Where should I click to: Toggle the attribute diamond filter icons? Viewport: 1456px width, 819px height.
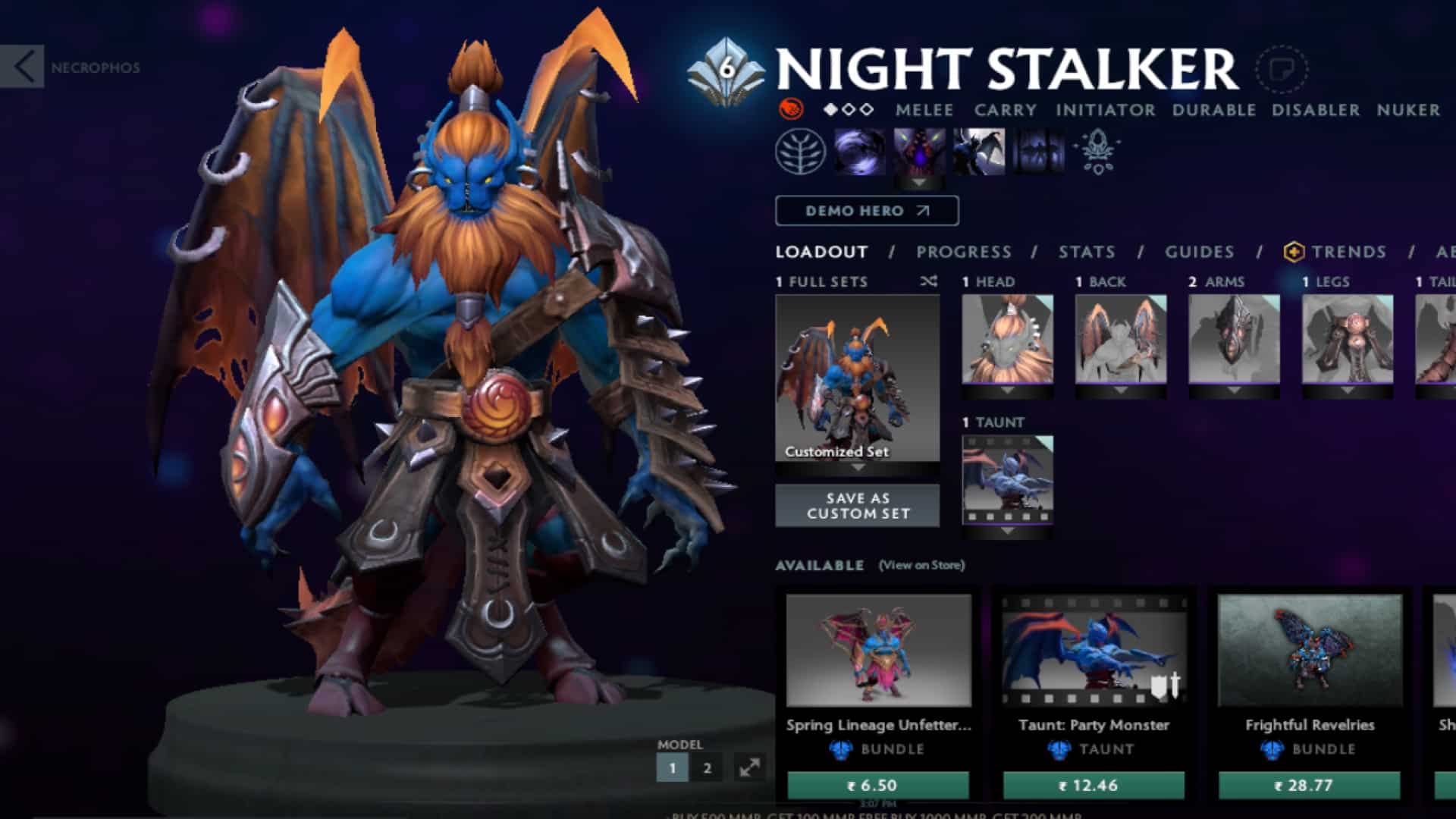pyautogui.click(x=849, y=110)
